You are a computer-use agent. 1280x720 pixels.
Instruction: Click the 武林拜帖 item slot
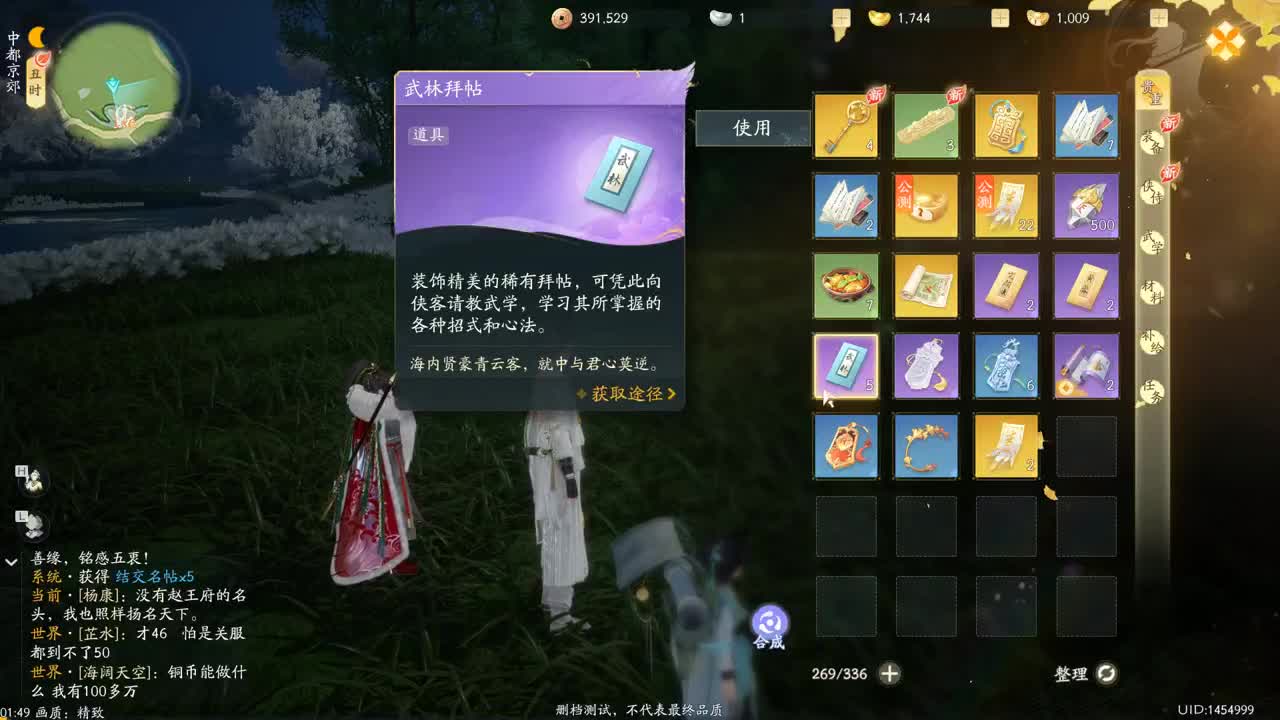(845, 367)
